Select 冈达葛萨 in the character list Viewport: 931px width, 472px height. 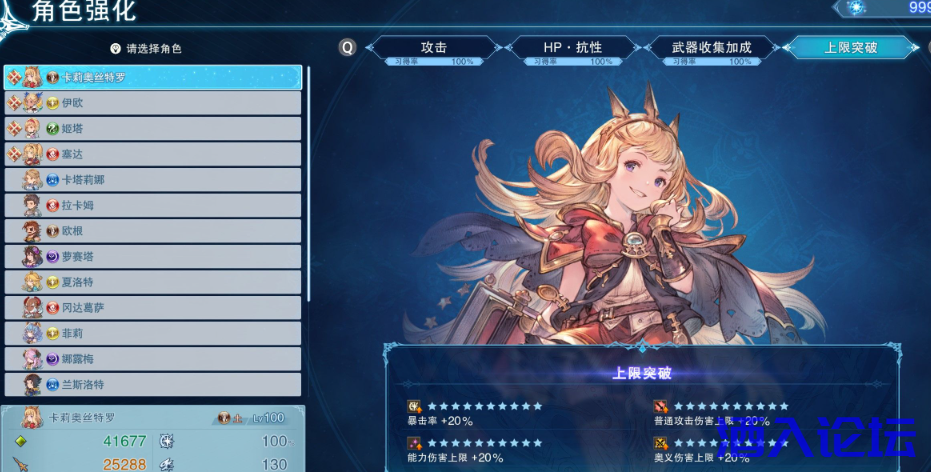click(x=153, y=308)
